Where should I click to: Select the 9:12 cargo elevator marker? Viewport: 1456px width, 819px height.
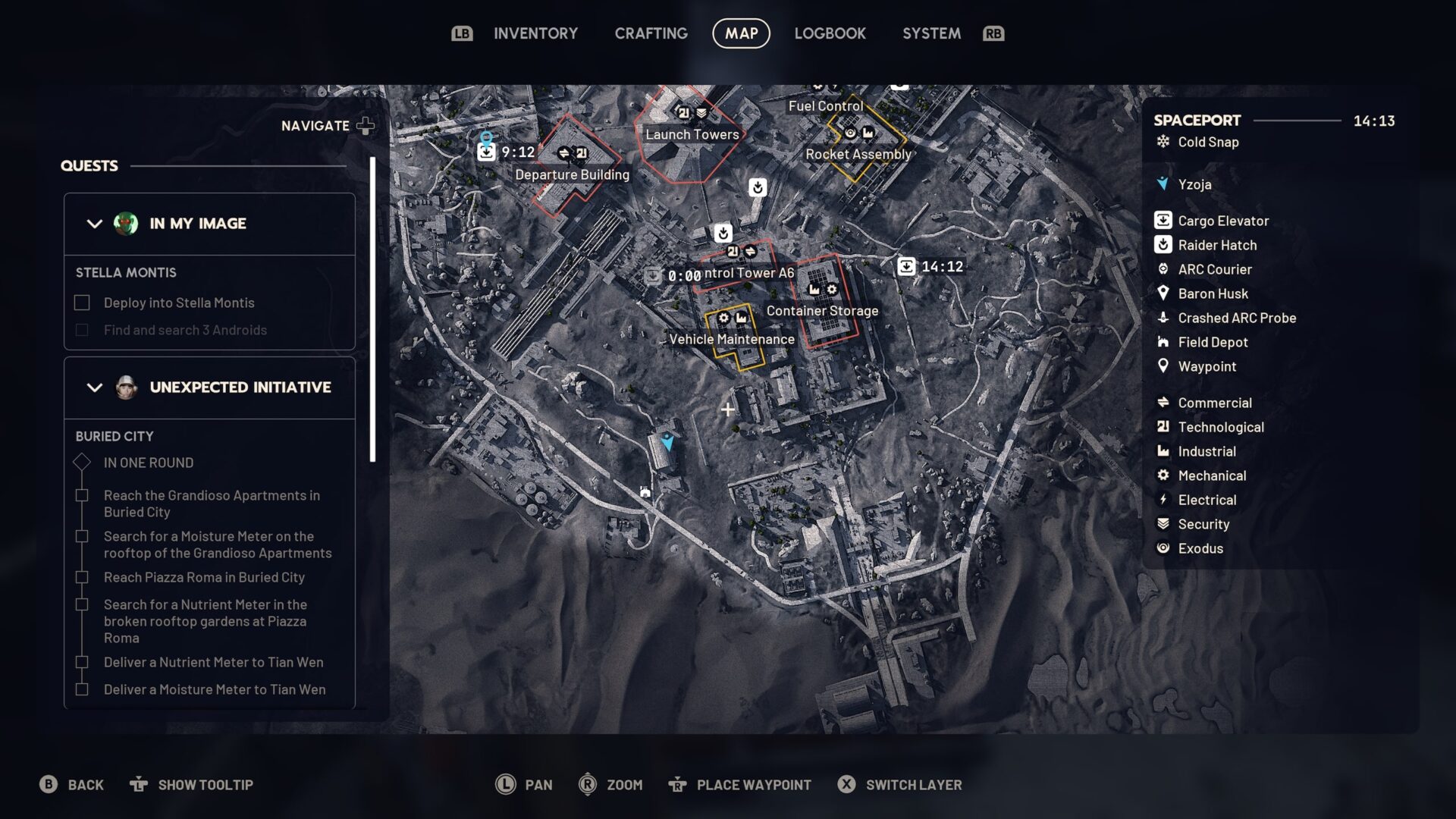[x=486, y=152]
